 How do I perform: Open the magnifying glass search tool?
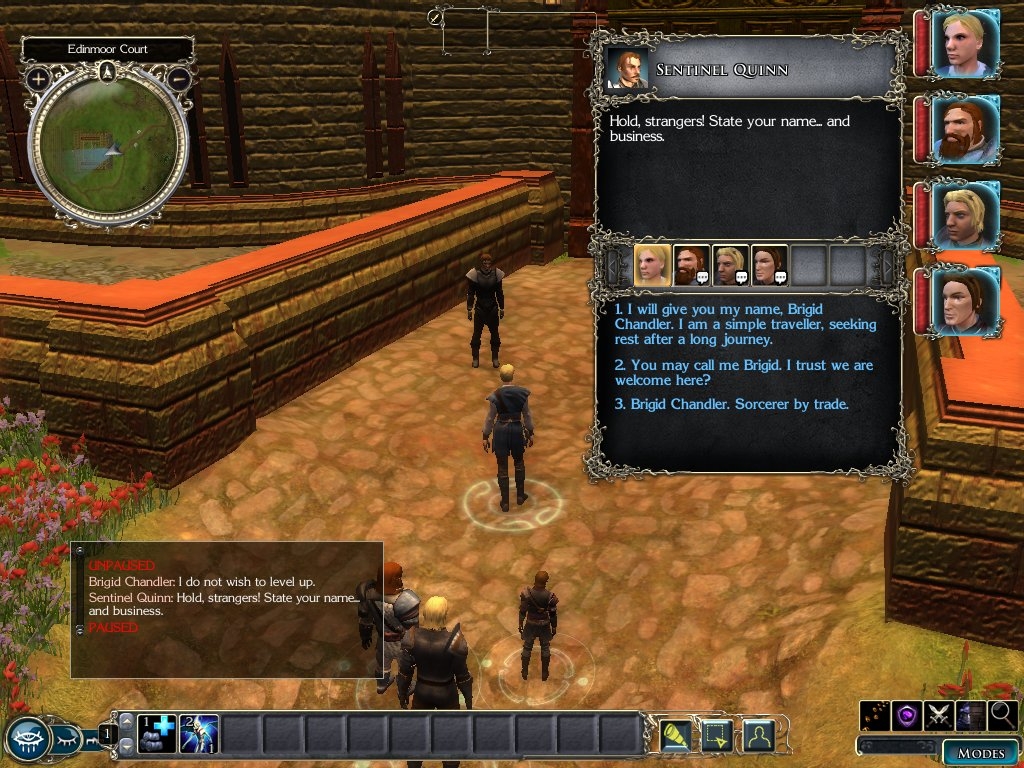click(x=1001, y=715)
